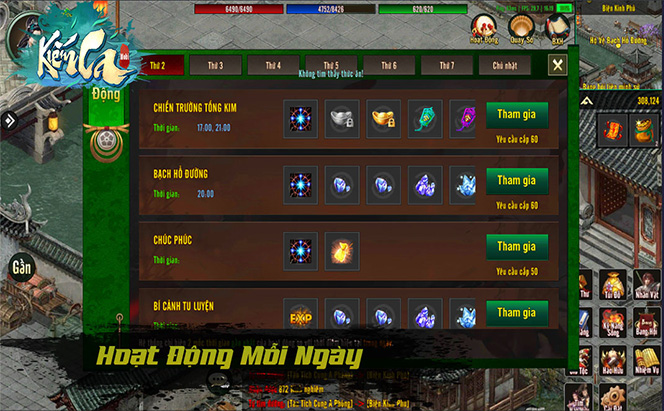
Task: Close the daily activities panel
Action: pos(557,65)
